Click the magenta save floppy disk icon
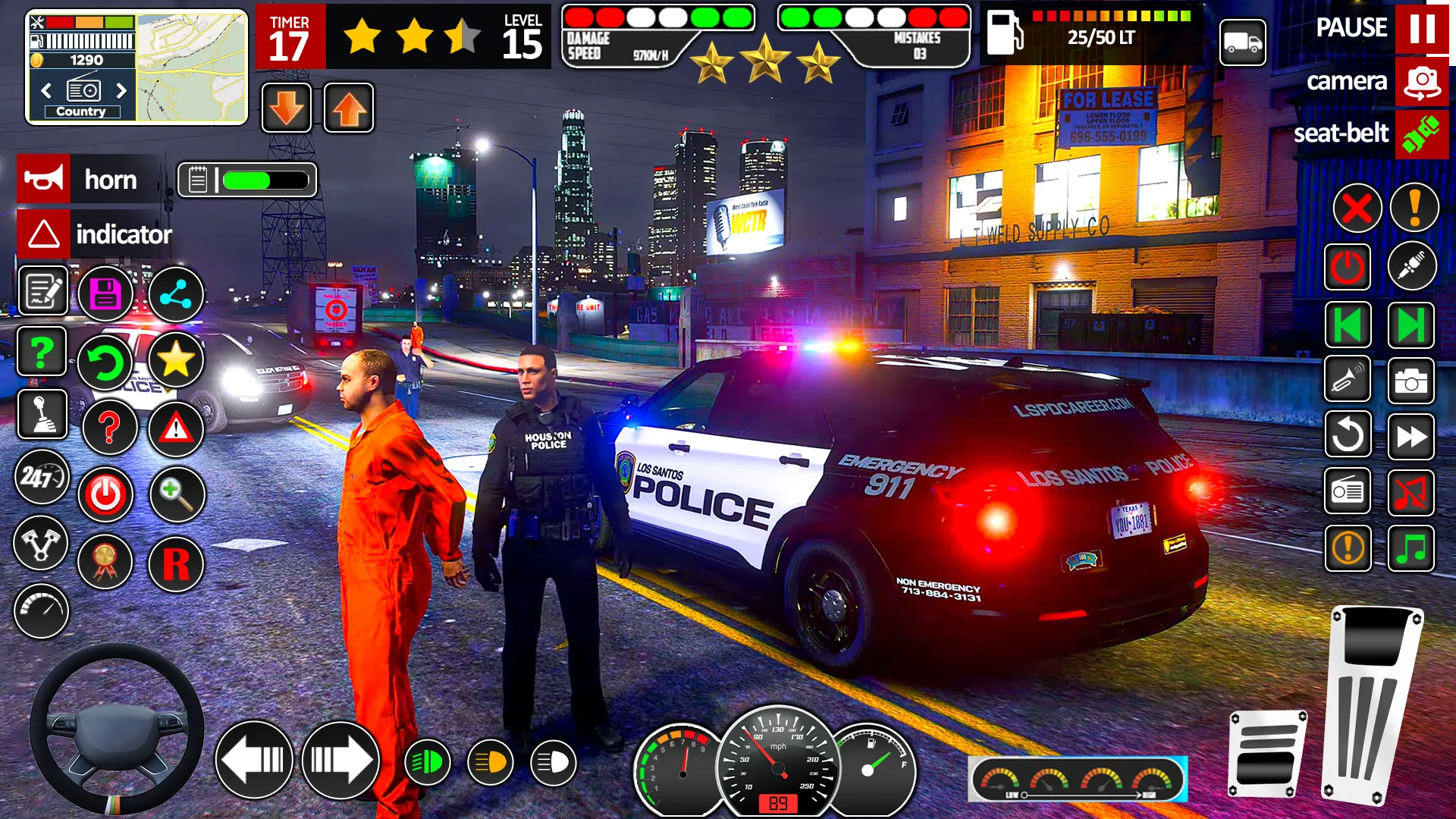 point(105,294)
